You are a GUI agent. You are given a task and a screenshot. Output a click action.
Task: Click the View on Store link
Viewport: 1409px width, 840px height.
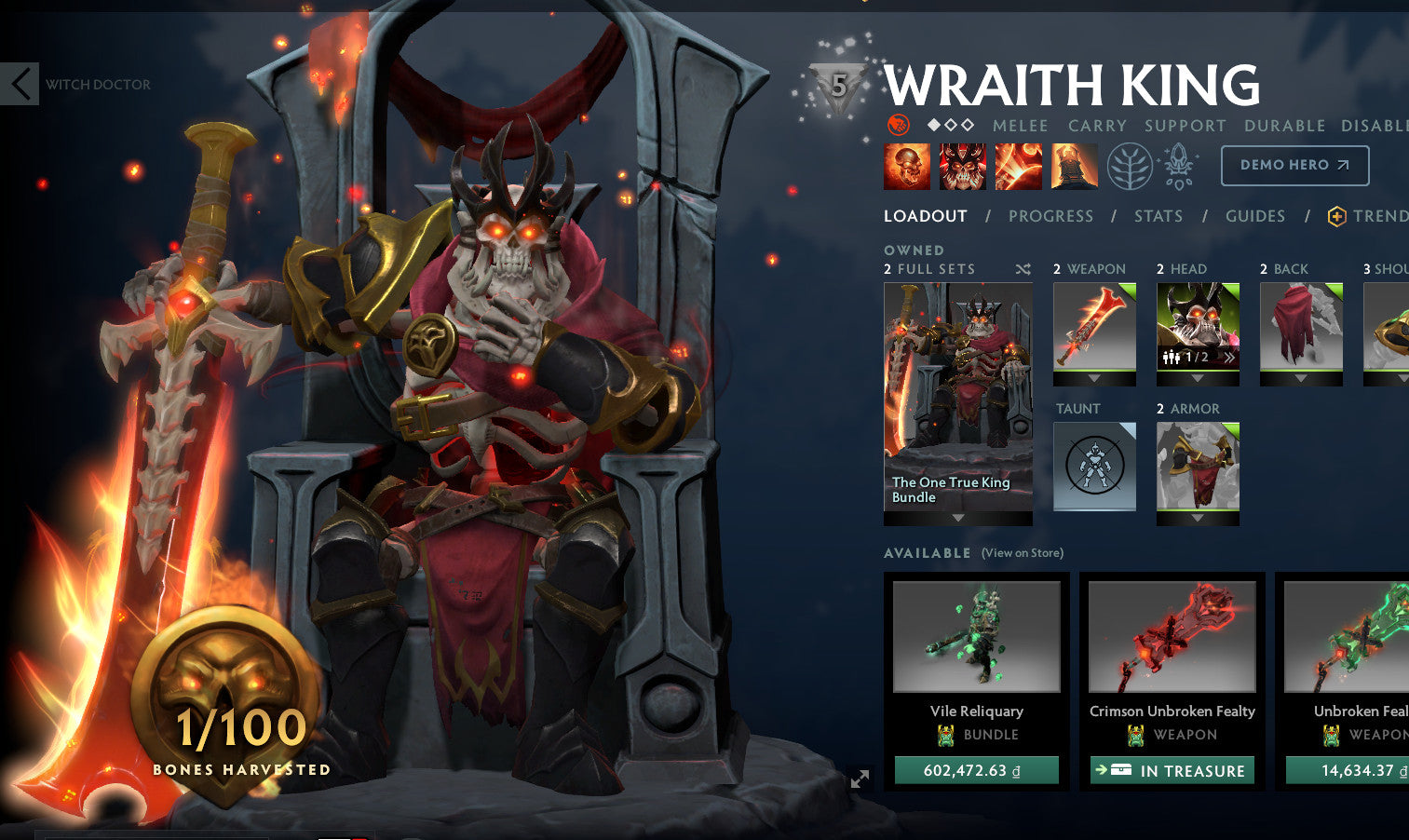(1022, 552)
